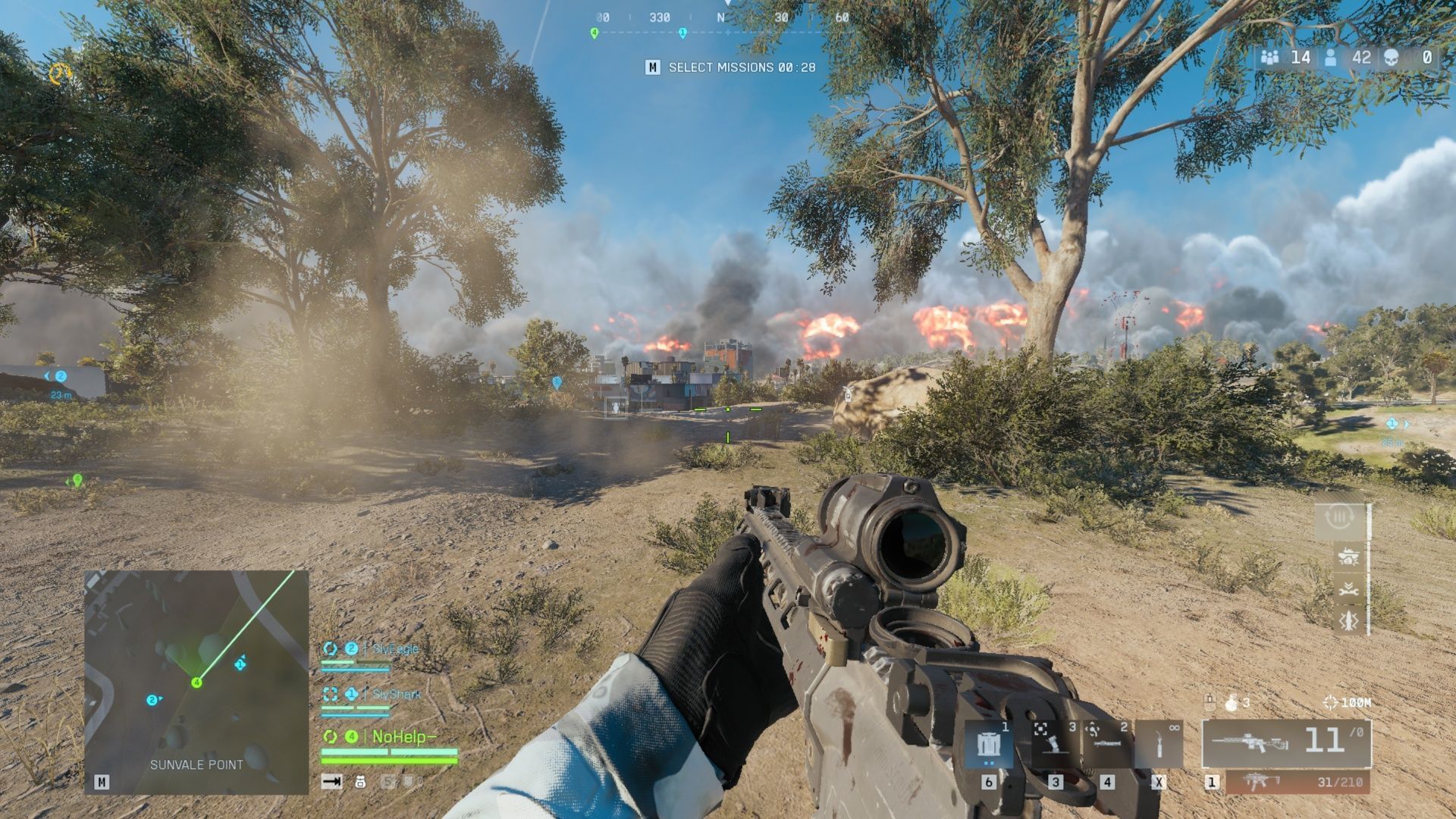Click the armor plate icon below the squad list
Screen dimensions: 1456x819
tap(360, 783)
